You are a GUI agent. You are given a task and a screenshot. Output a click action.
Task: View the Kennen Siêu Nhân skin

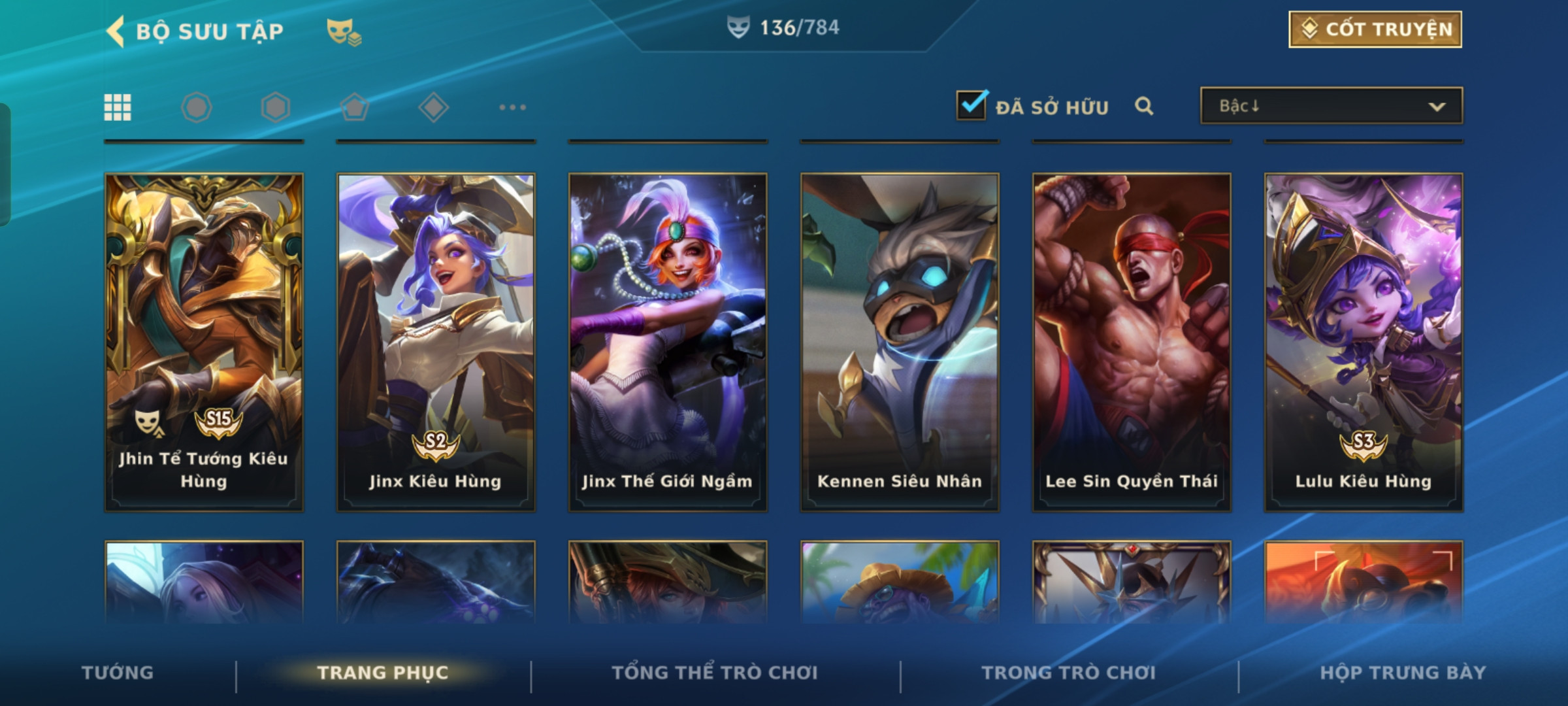click(900, 341)
